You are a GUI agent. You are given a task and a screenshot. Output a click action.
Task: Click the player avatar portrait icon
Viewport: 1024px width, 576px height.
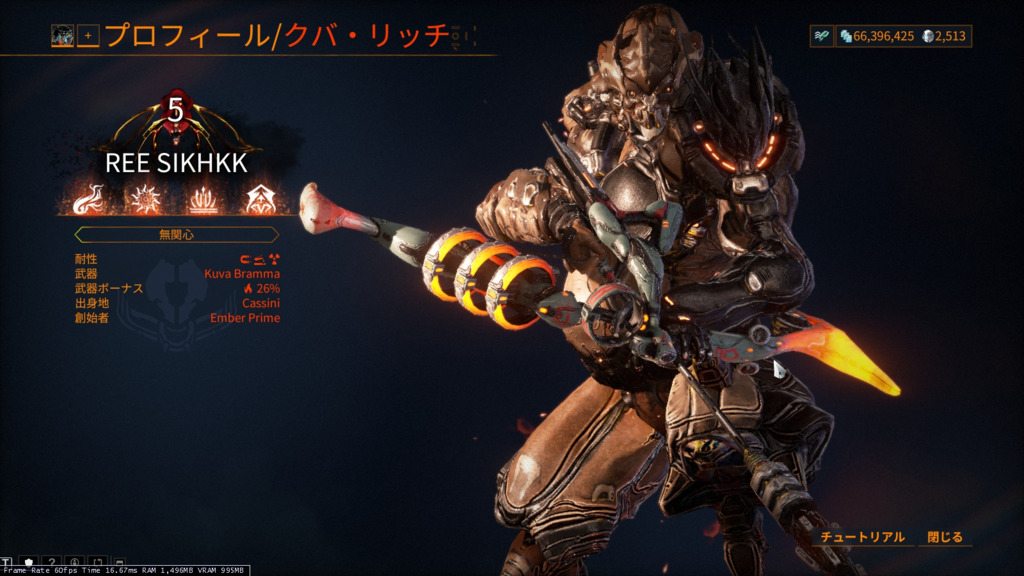click(63, 36)
